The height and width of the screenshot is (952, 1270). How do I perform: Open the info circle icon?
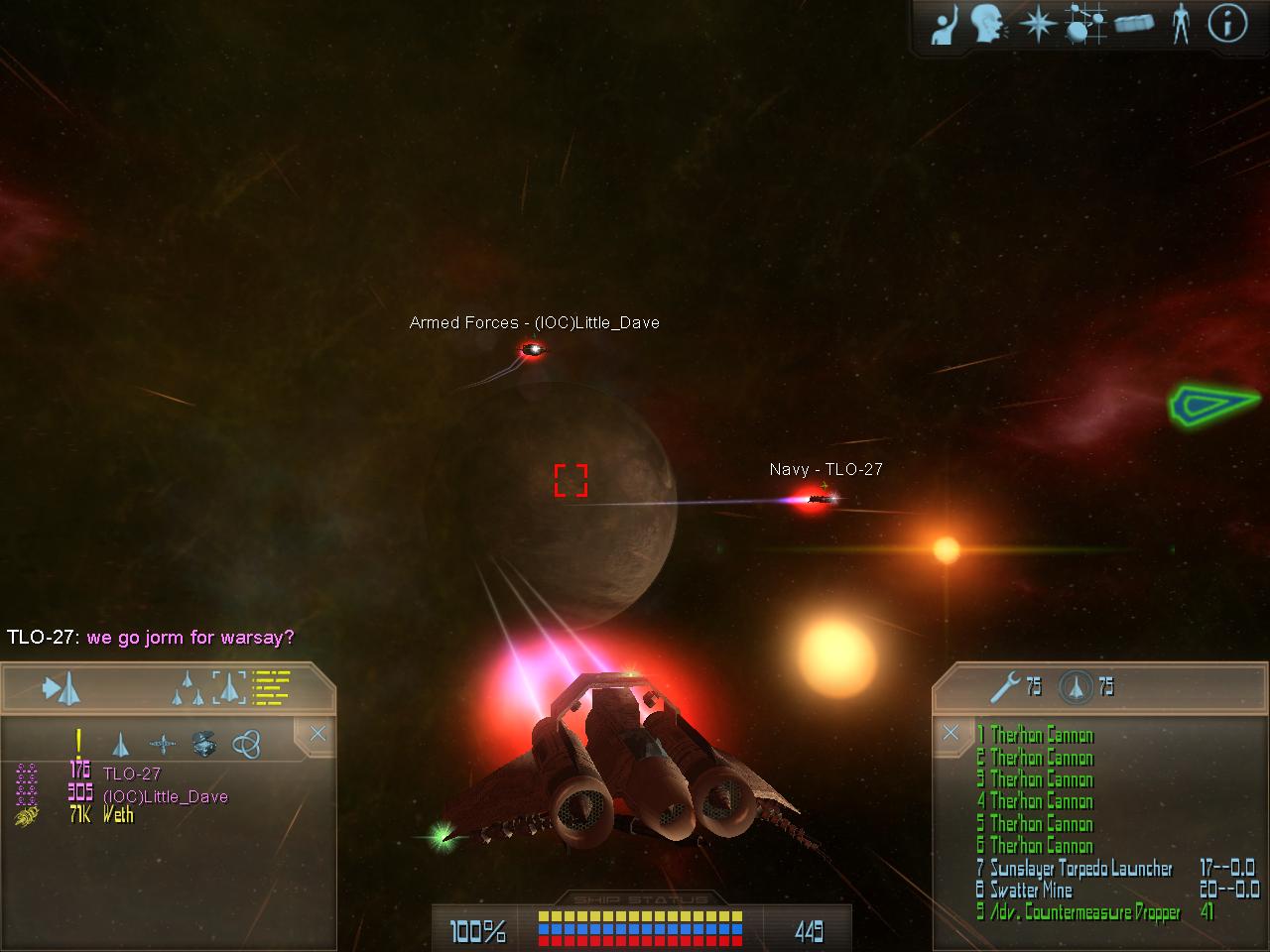click(1227, 23)
